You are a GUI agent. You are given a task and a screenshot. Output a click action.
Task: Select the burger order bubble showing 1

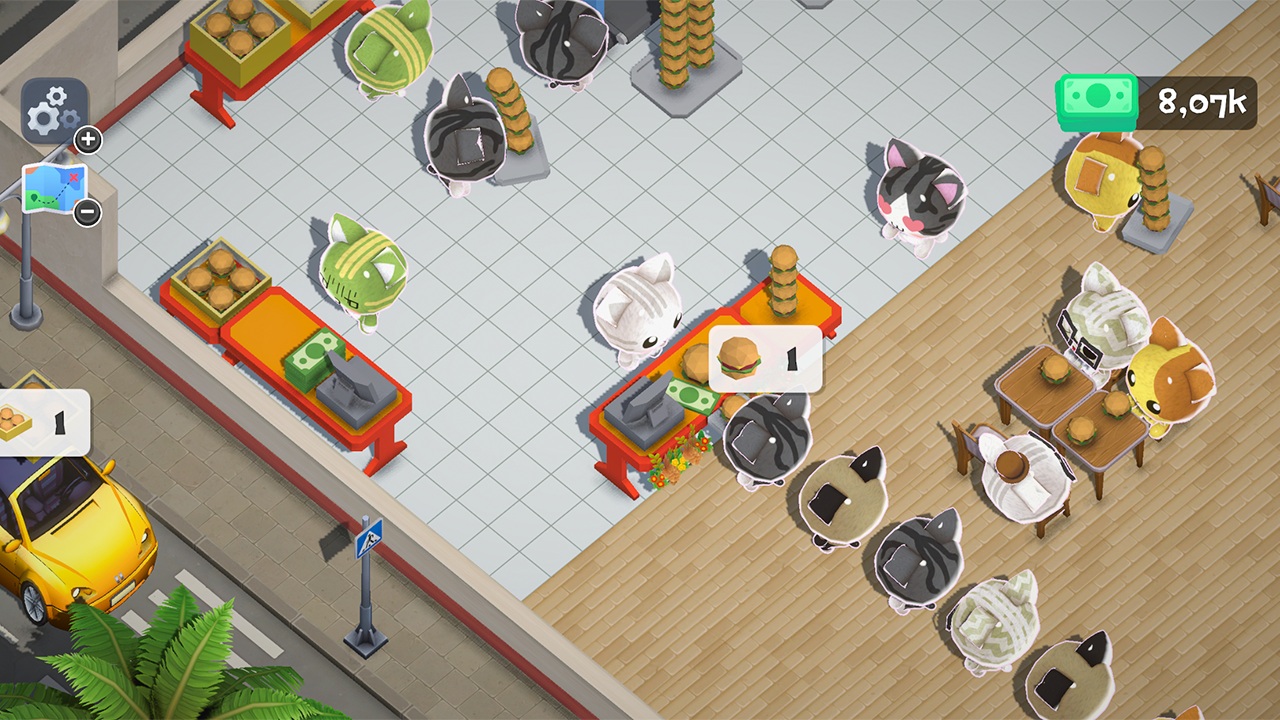coord(766,359)
